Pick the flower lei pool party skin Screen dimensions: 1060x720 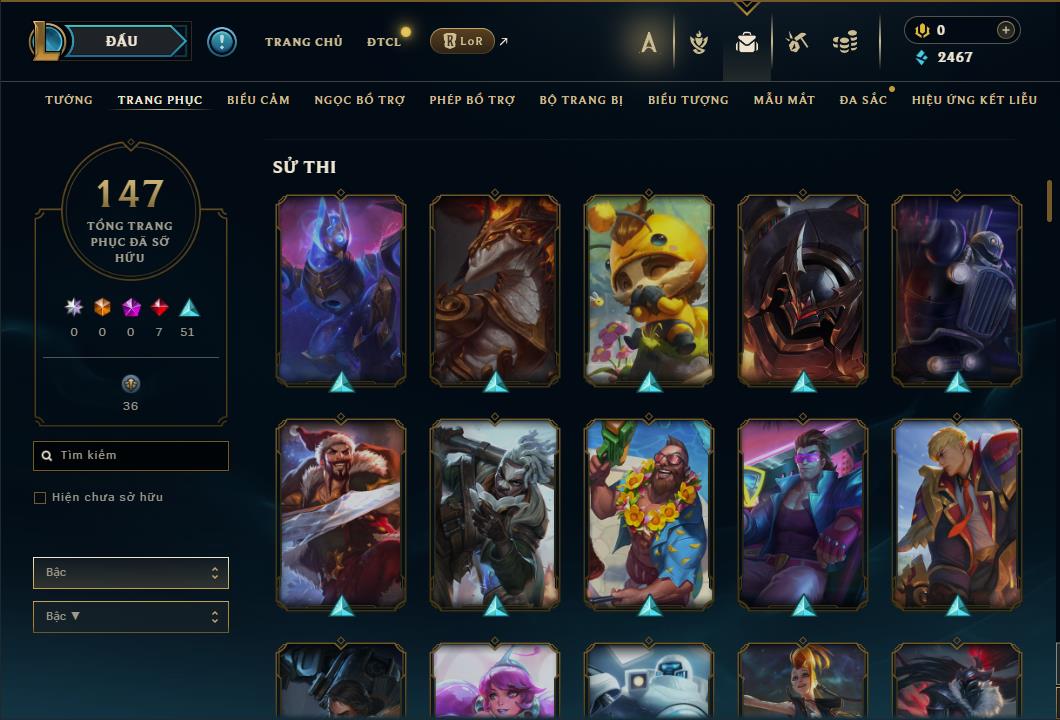pos(649,513)
